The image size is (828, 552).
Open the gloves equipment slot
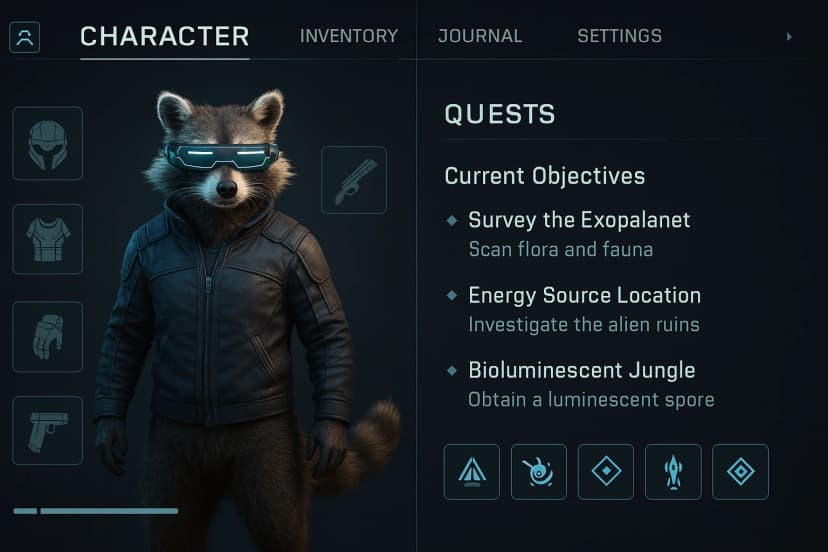[47, 336]
